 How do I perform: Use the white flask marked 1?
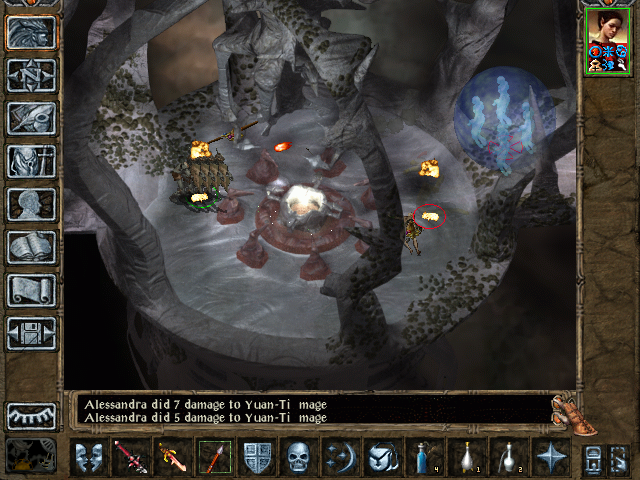[466, 458]
